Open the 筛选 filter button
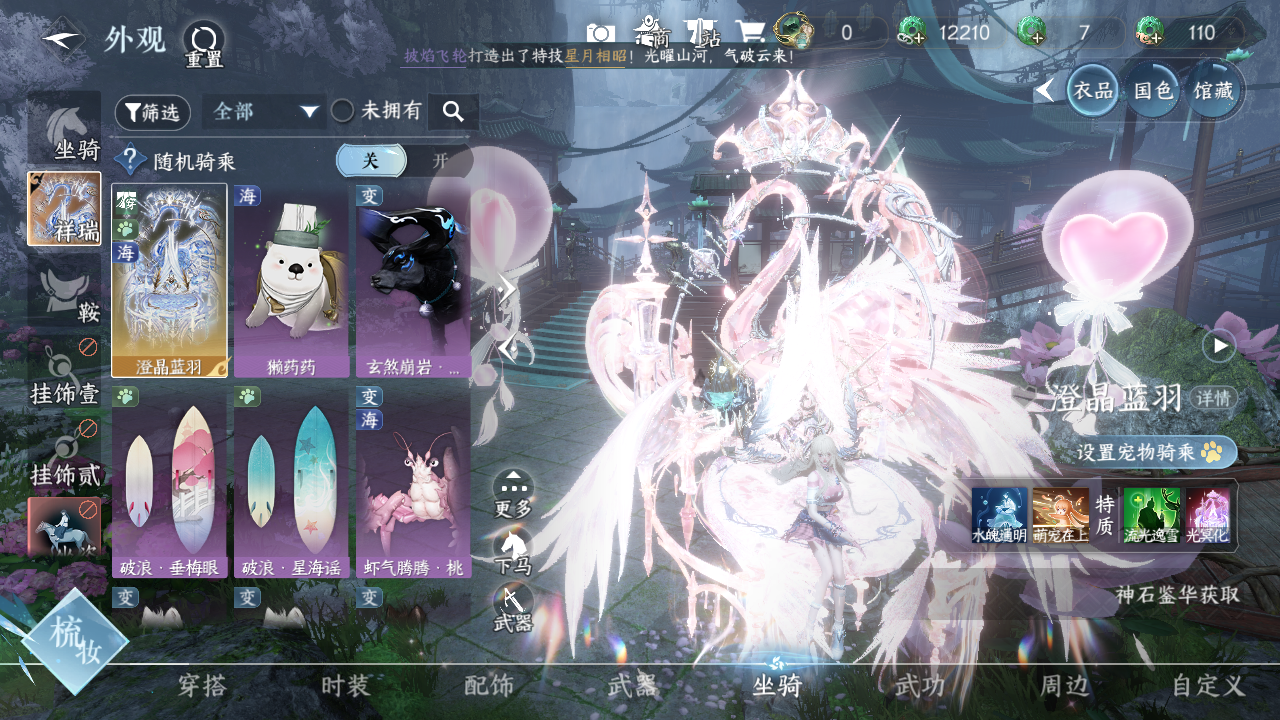 [x=153, y=113]
